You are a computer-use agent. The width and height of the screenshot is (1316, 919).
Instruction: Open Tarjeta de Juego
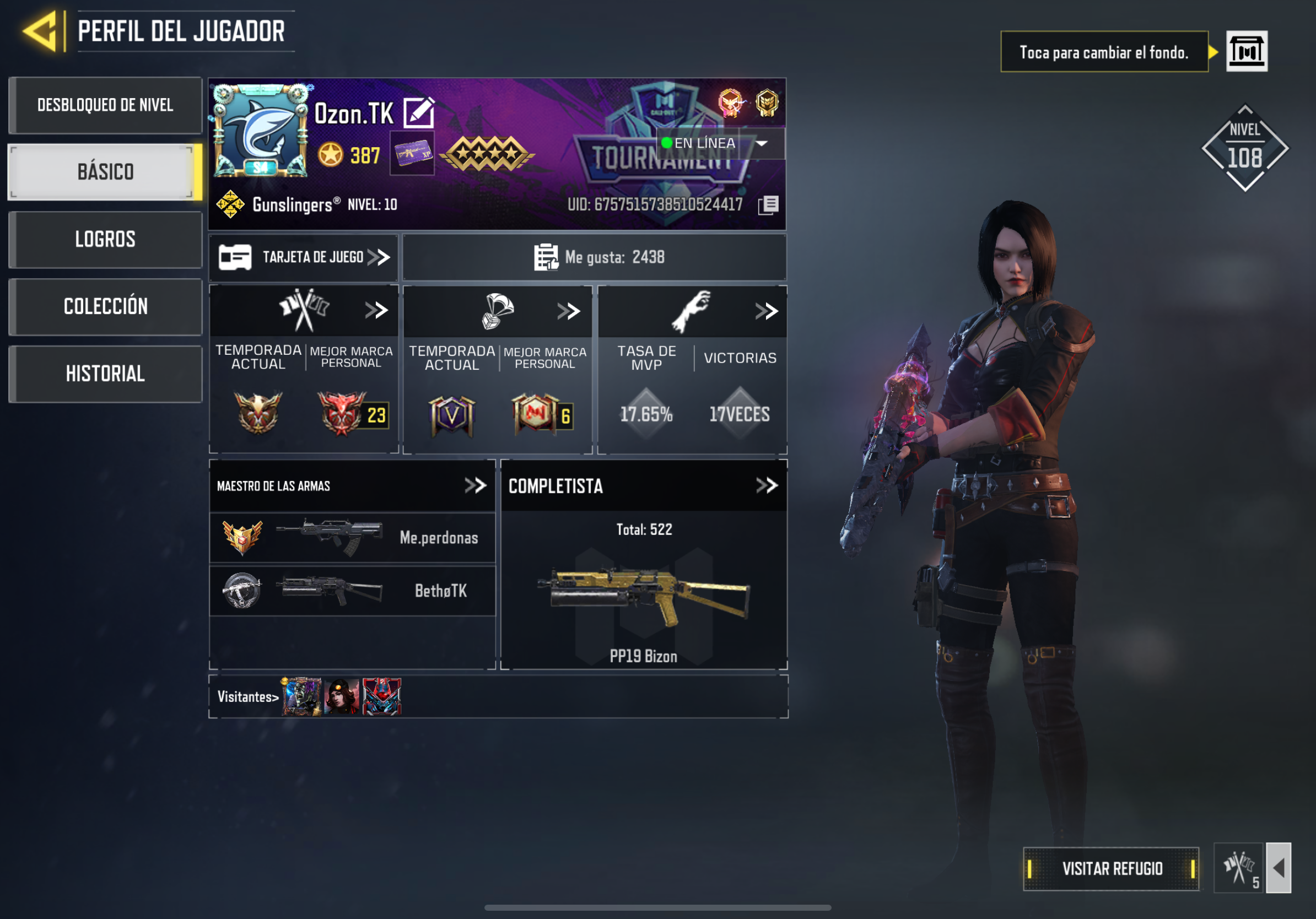pos(304,257)
